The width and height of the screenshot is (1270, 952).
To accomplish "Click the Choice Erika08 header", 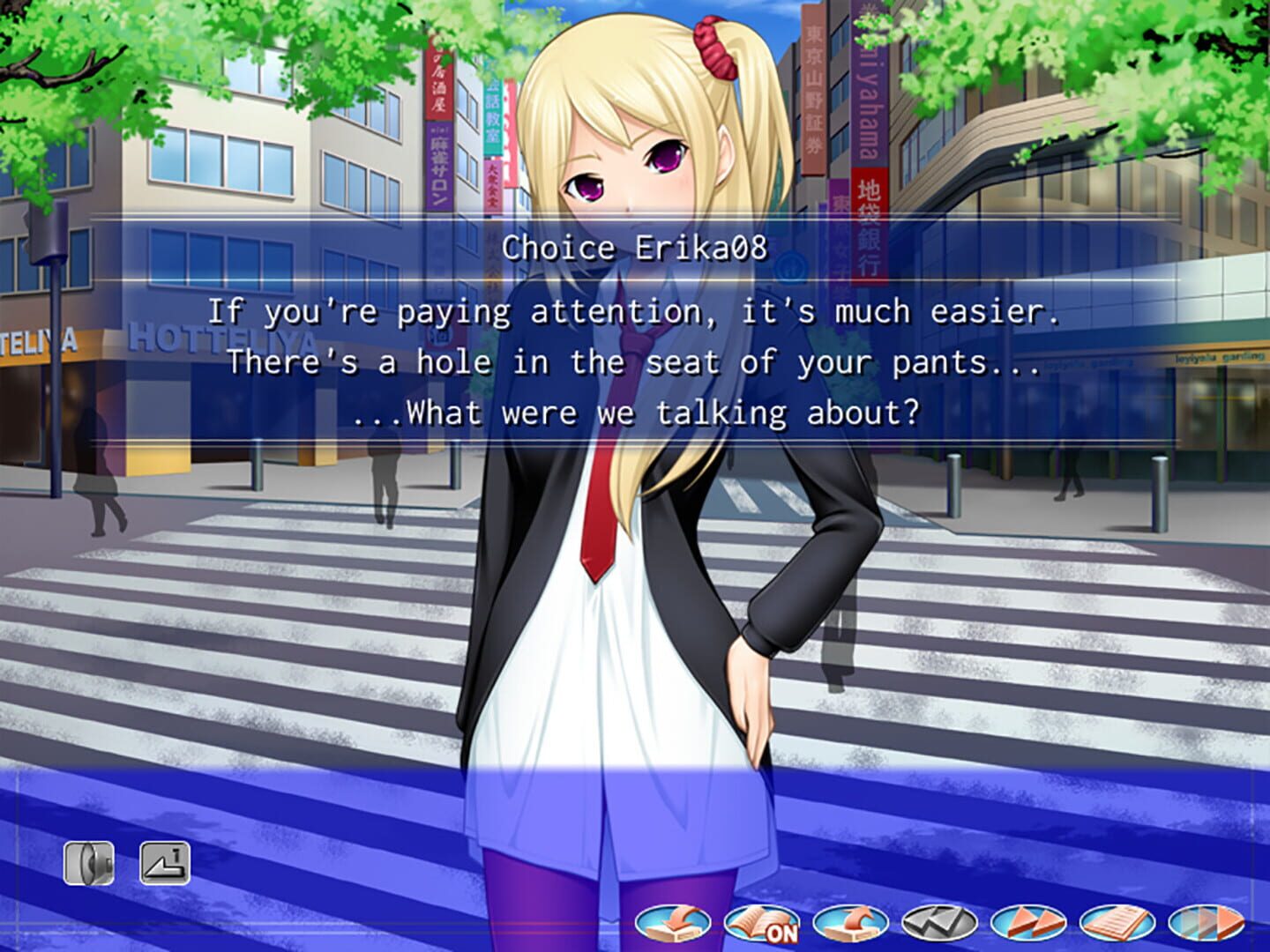I will pos(635,248).
